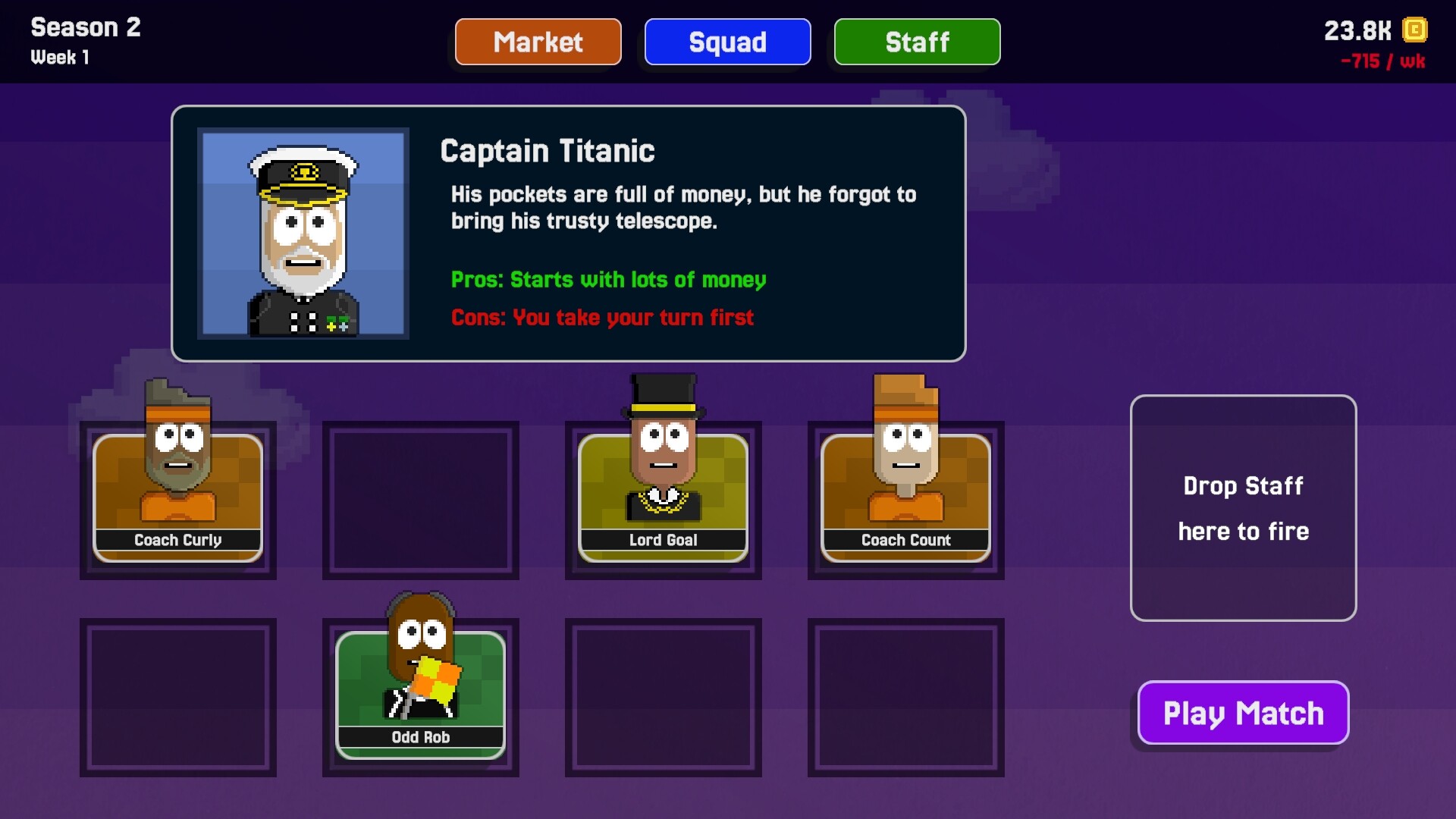Image resolution: width=1456 pixels, height=819 pixels.
Task: Click the Captain Titanic portrait
Action: click(x=303, y=234)
